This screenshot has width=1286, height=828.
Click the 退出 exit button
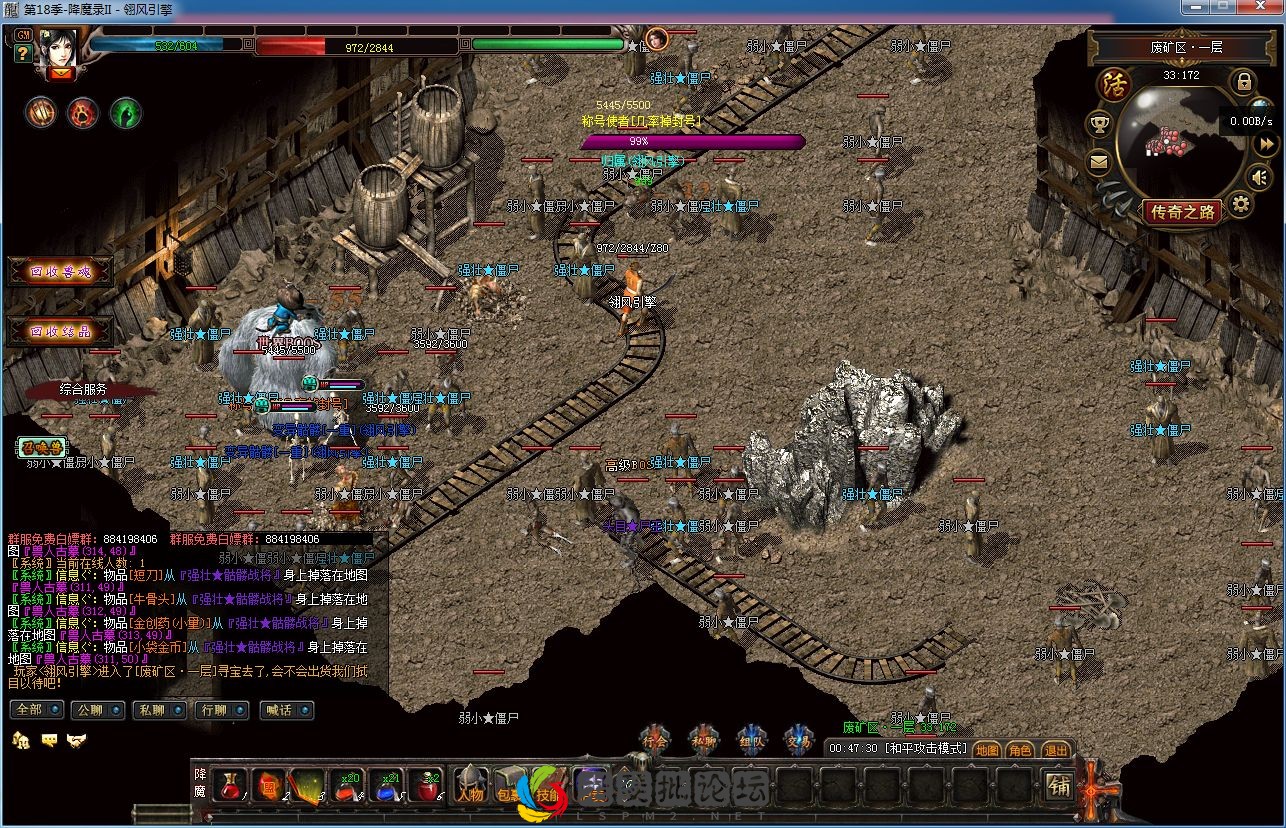click(x=1055, y=749)
